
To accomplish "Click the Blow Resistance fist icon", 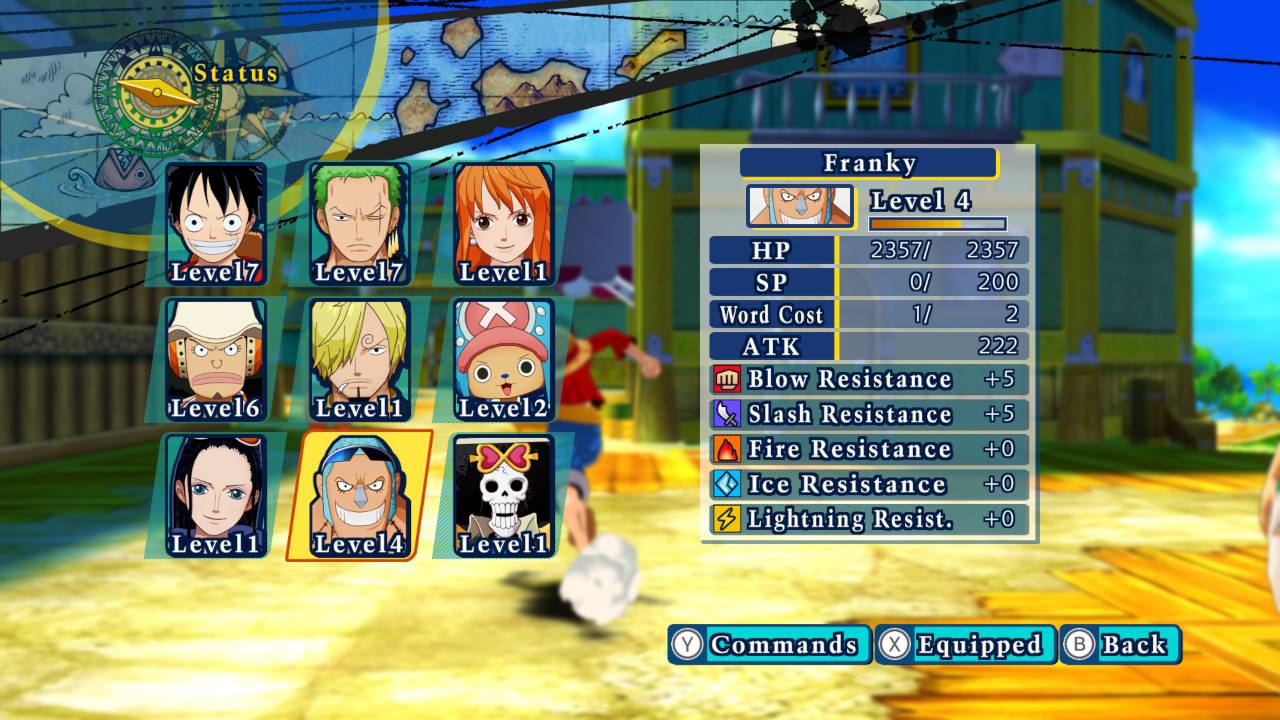I will pos(728,380).
